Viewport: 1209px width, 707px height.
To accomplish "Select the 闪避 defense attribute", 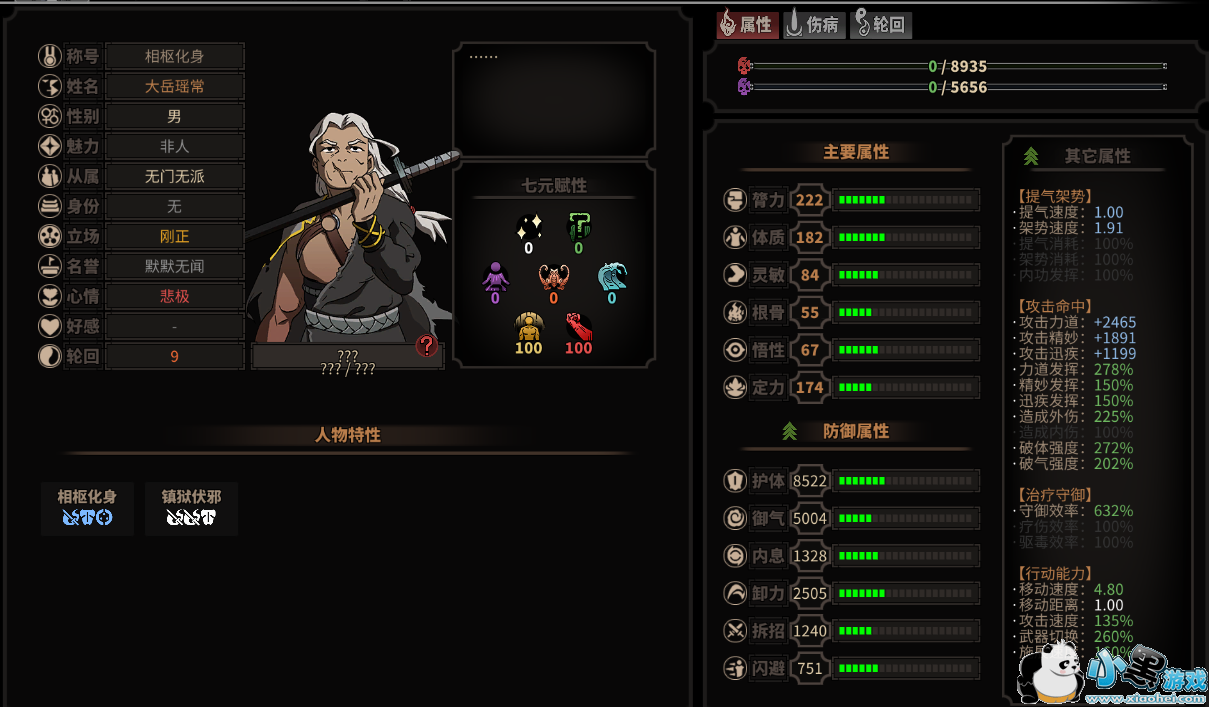I will [850, 668].
